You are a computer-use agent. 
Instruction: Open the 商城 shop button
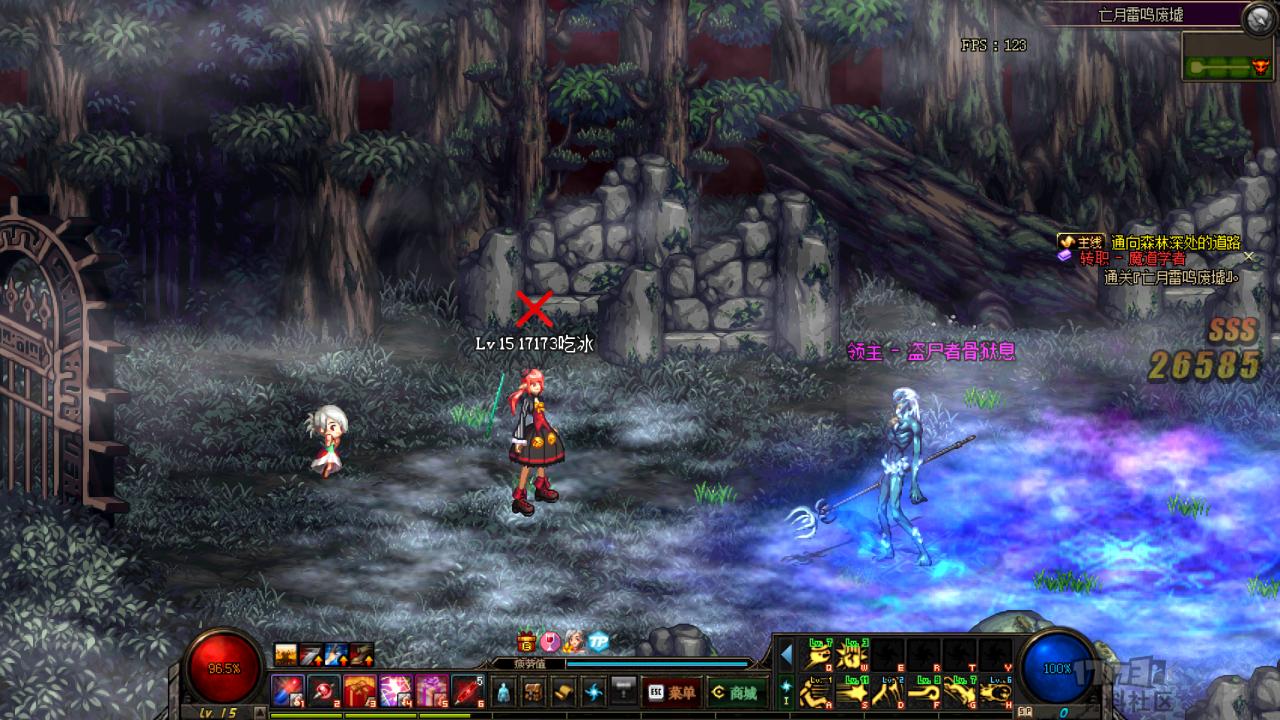pos(733,691)
